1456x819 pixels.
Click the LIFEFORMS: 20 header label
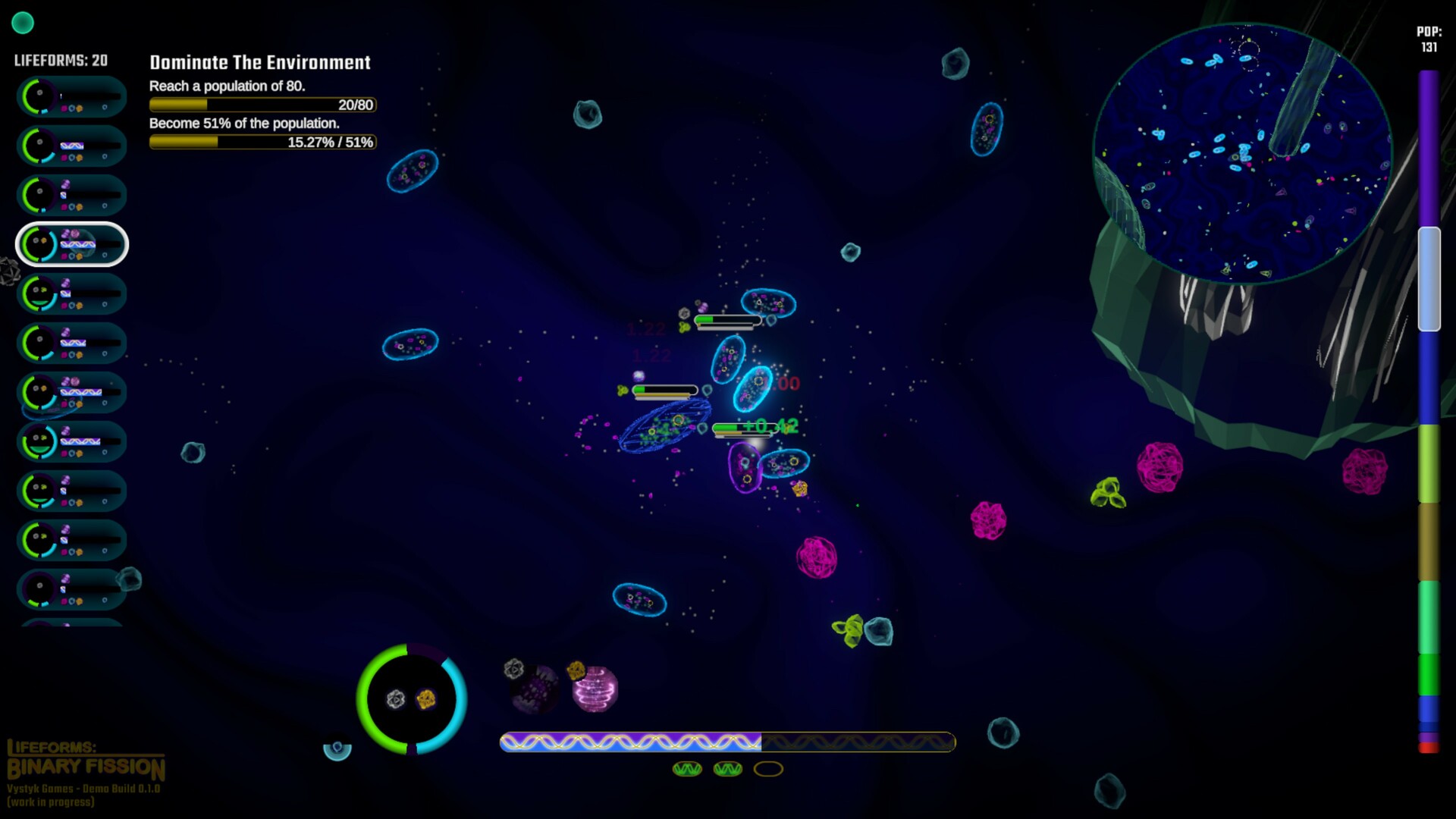coord(59,60)
